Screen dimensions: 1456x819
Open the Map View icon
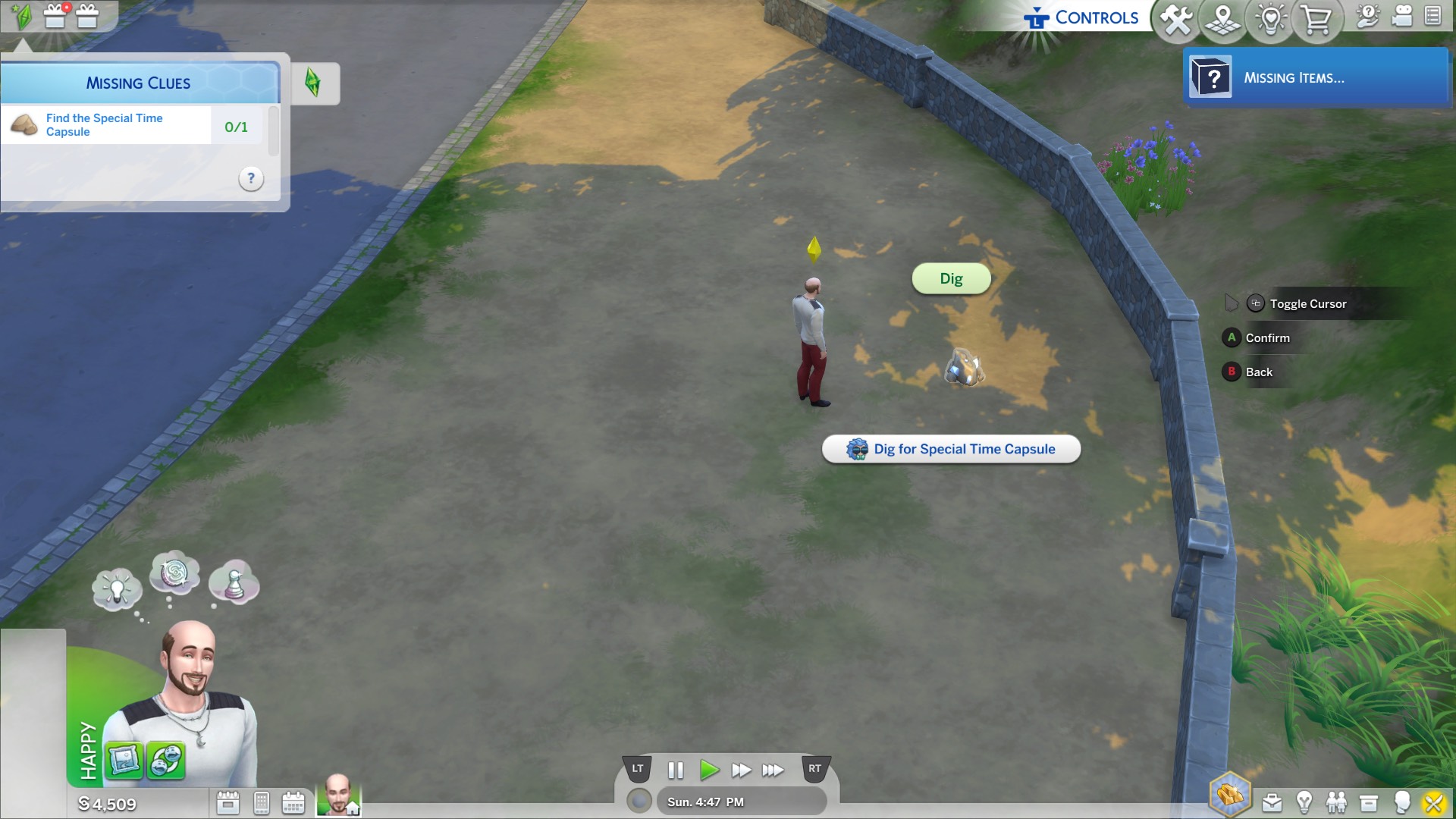click(1223, 20)
